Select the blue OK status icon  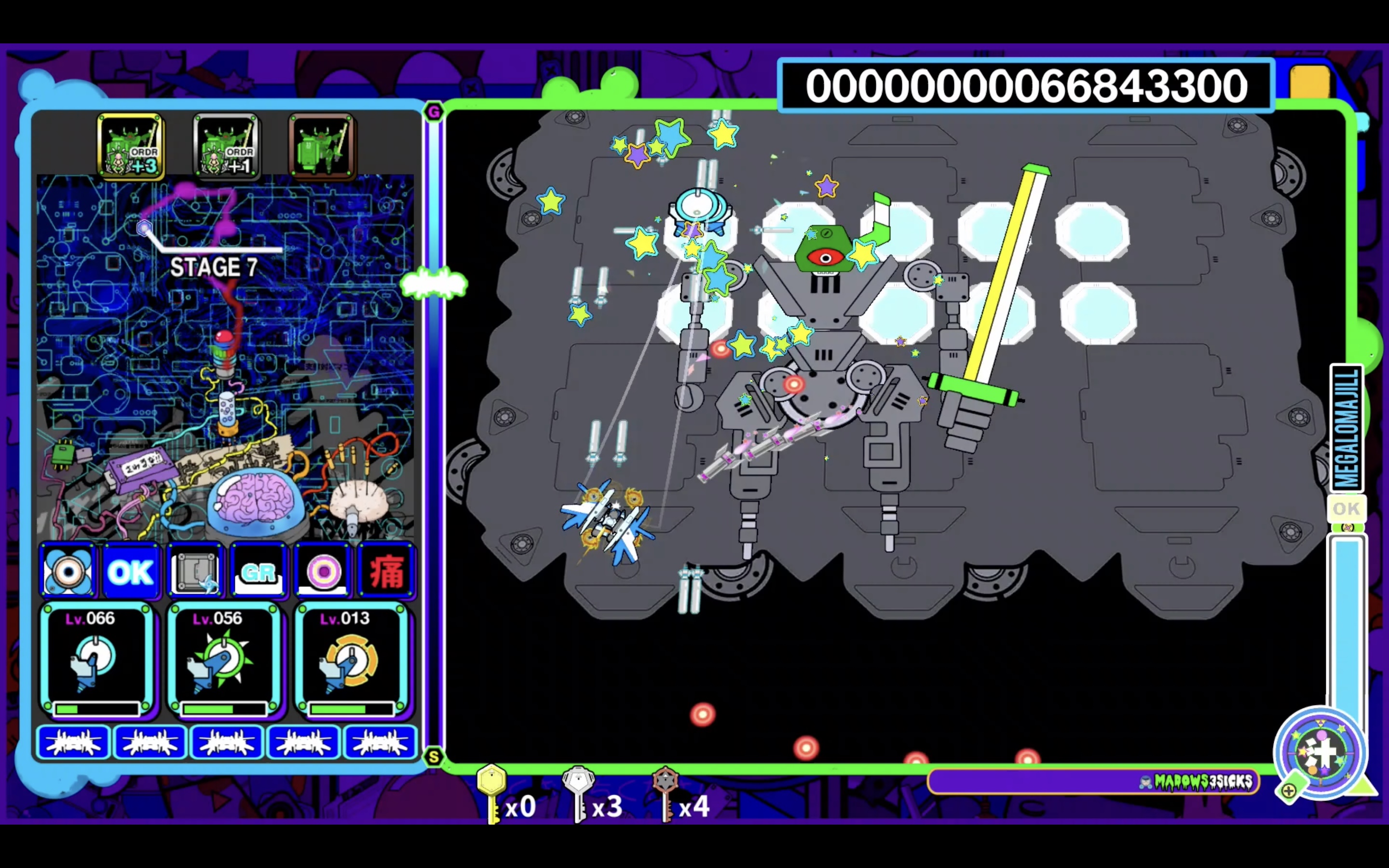pos(131,571)
